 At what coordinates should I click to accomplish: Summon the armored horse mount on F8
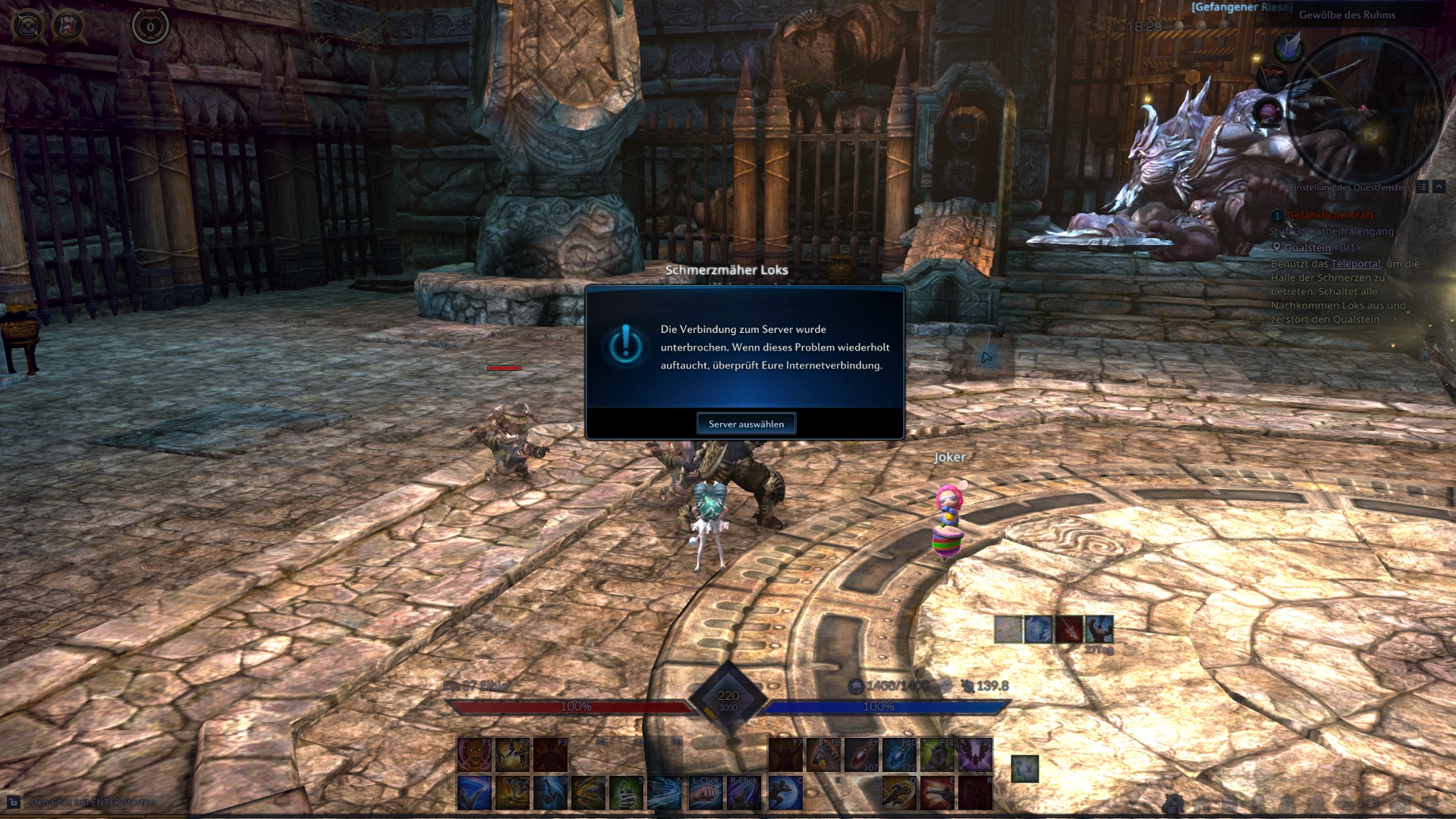pos(823,755)
